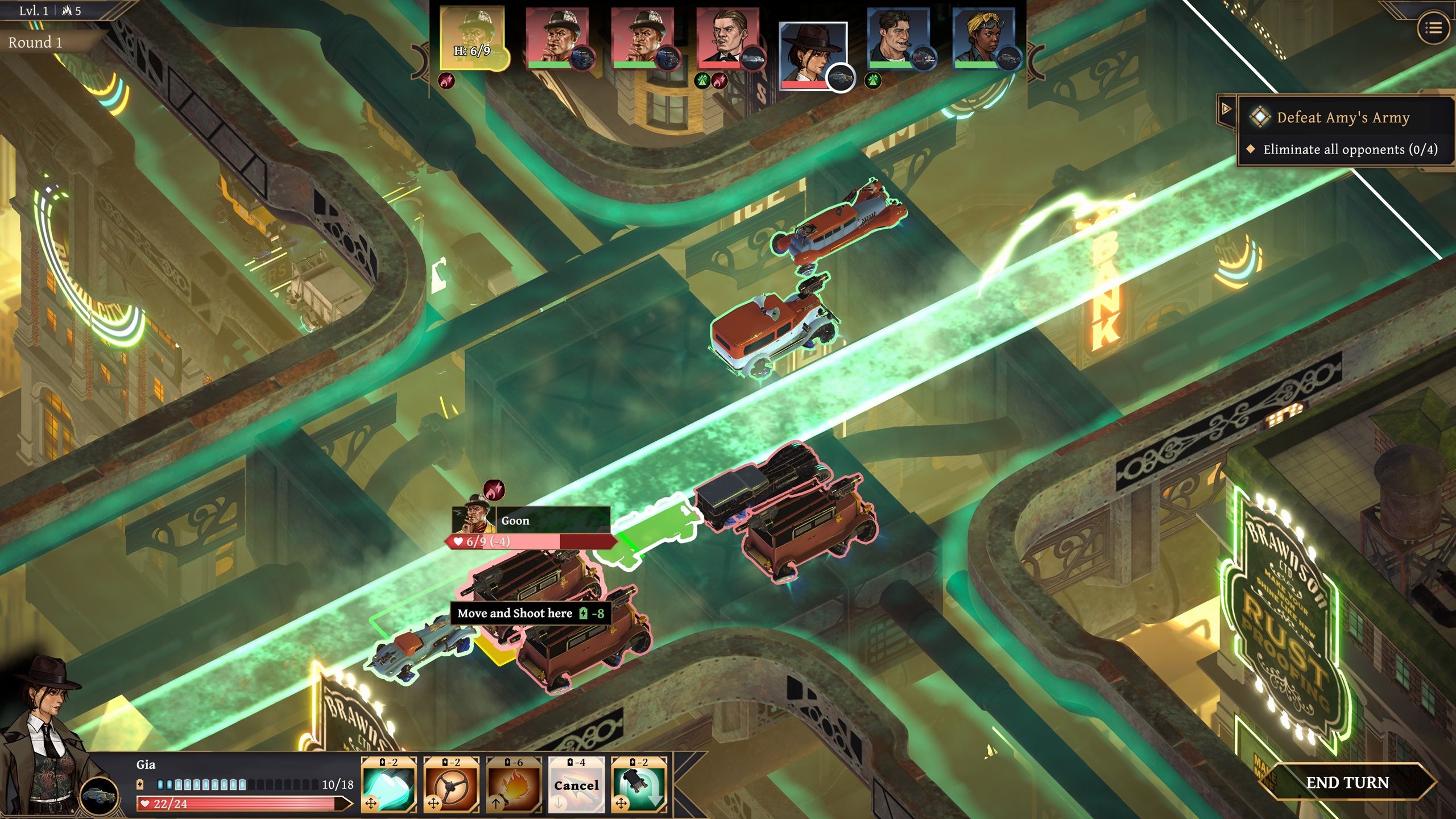
Task: Click Gia's car icon beside her portrait
Action: [x=100, y=794]
